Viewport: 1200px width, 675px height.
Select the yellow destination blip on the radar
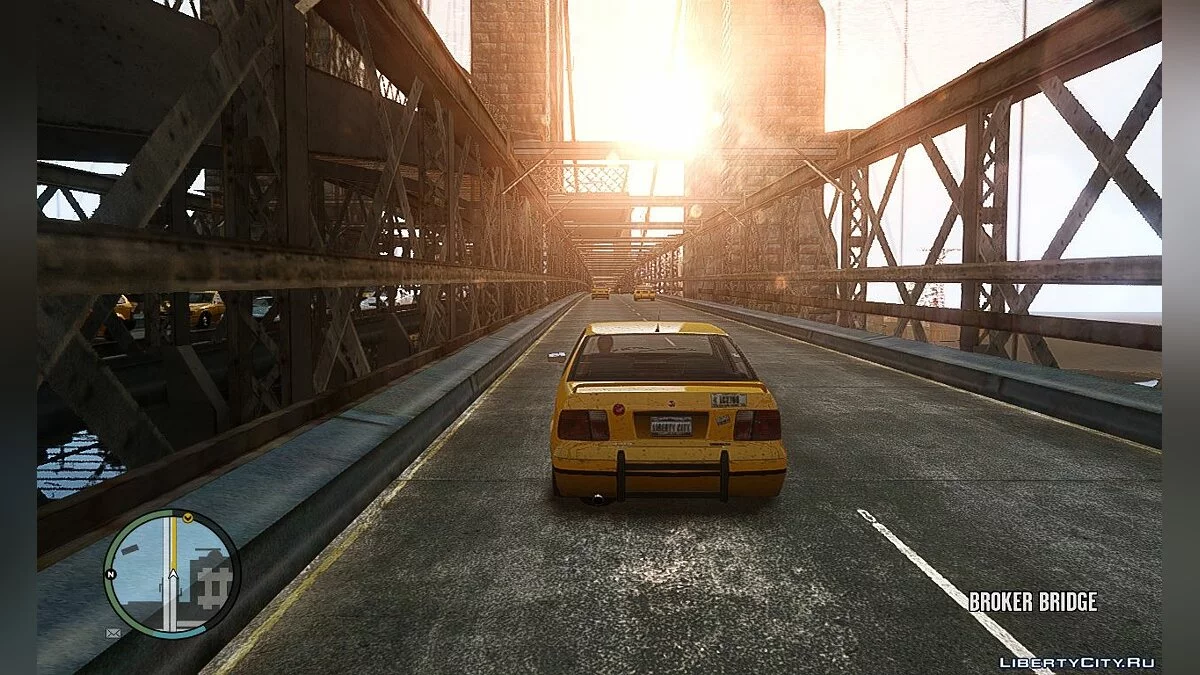187,517
